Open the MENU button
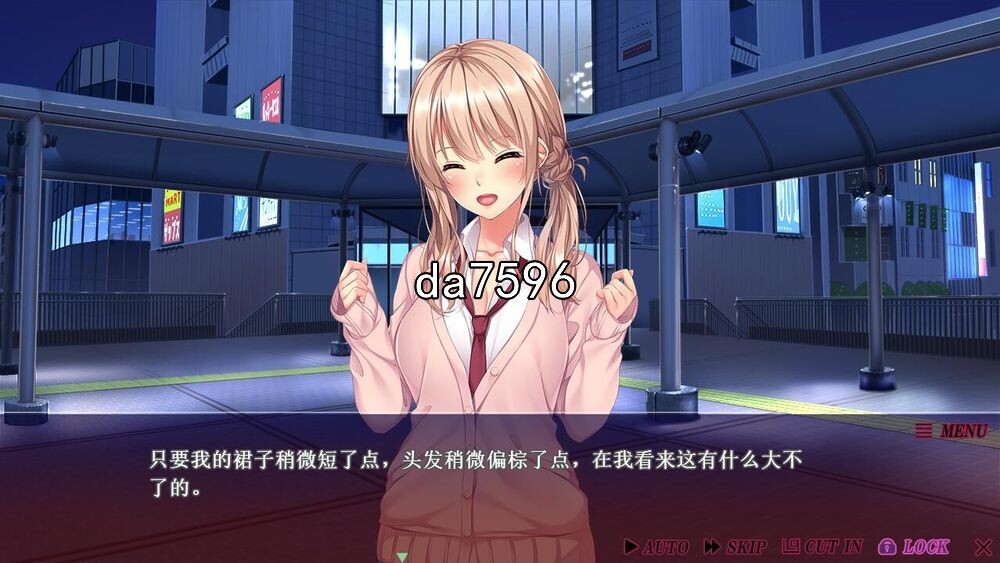Image resolution: width=1000 pixels, height=563 pixels. (x=952, y=431)
